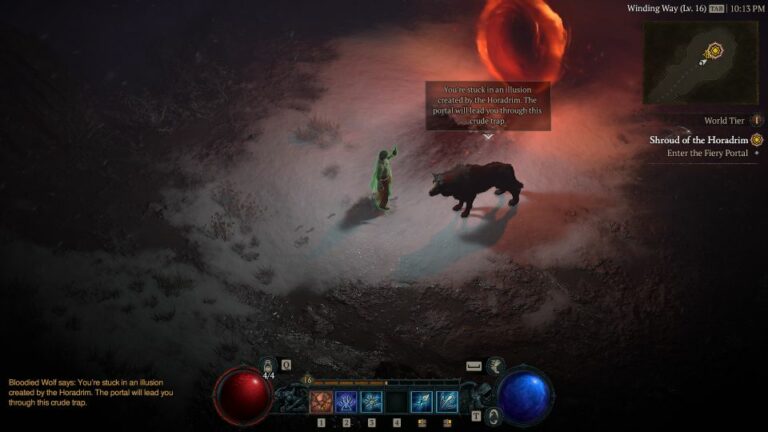This screenshot has width=768, height=432.
Task: Click the mount icon above the mana orb
Action: 497,367
